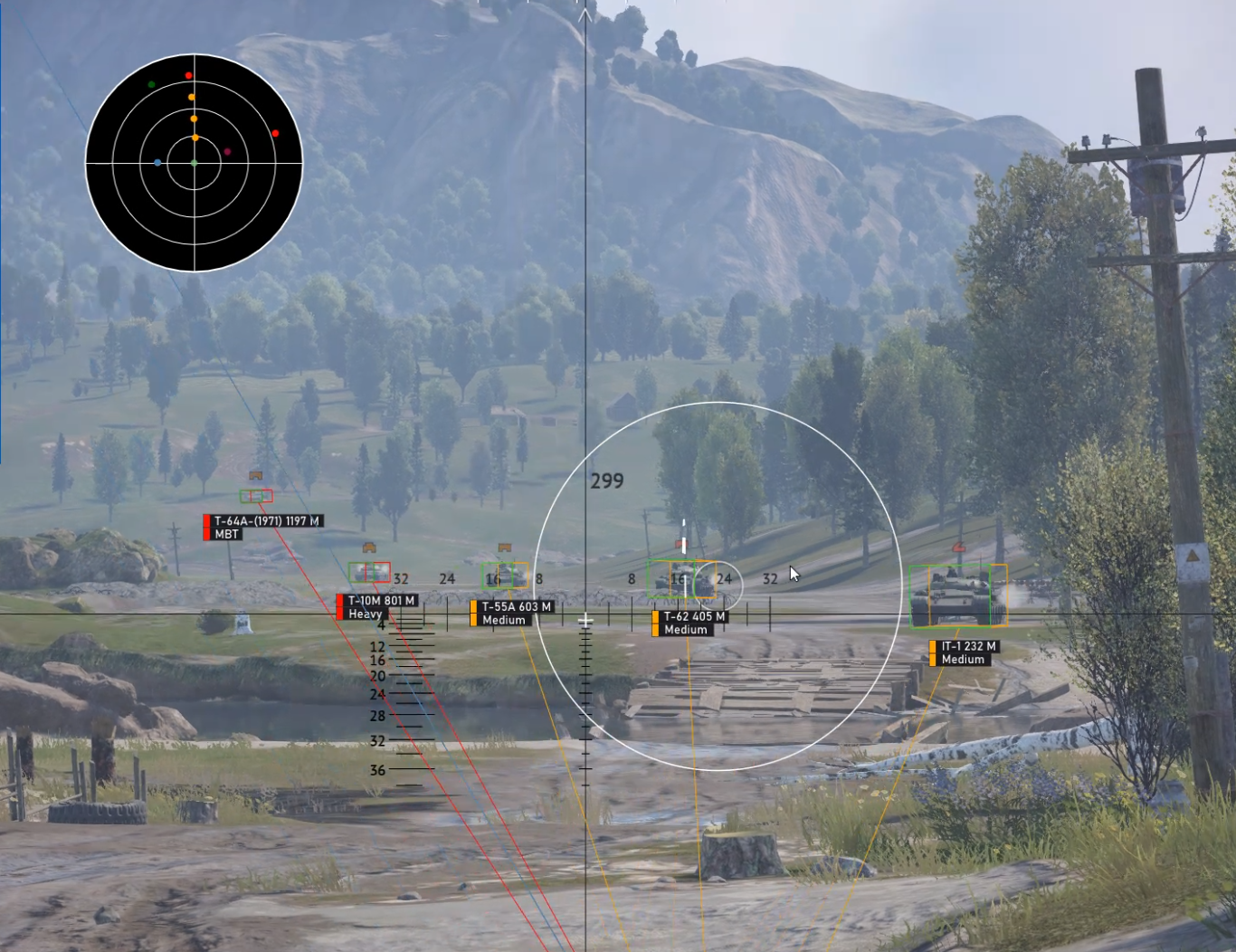Pick the T-62 Medium target label
The height and width of the screenshot is (952, 1236).
point(690,623)
